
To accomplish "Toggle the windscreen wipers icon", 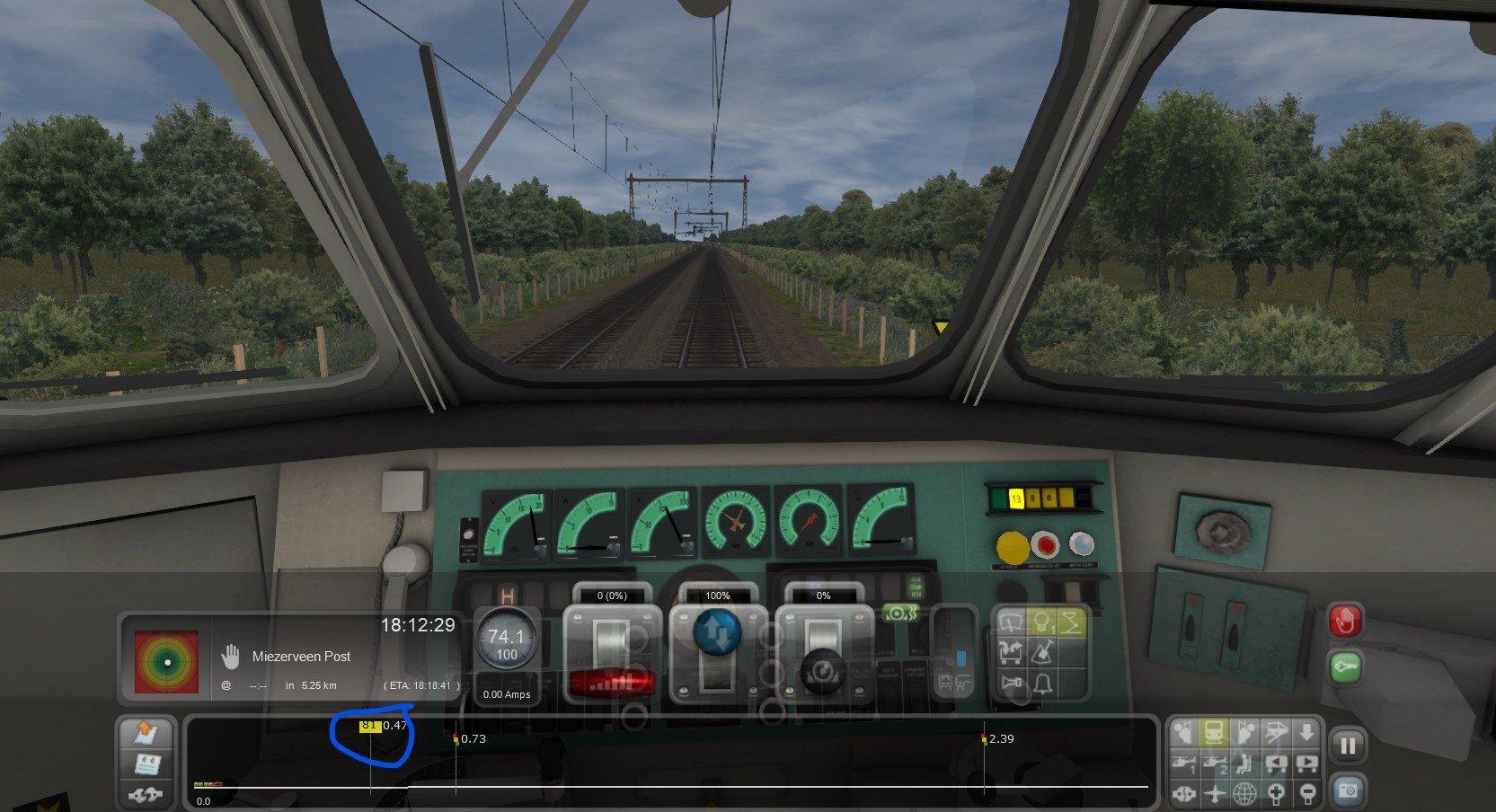I will pyautogui.click(x=1012, y=622).
